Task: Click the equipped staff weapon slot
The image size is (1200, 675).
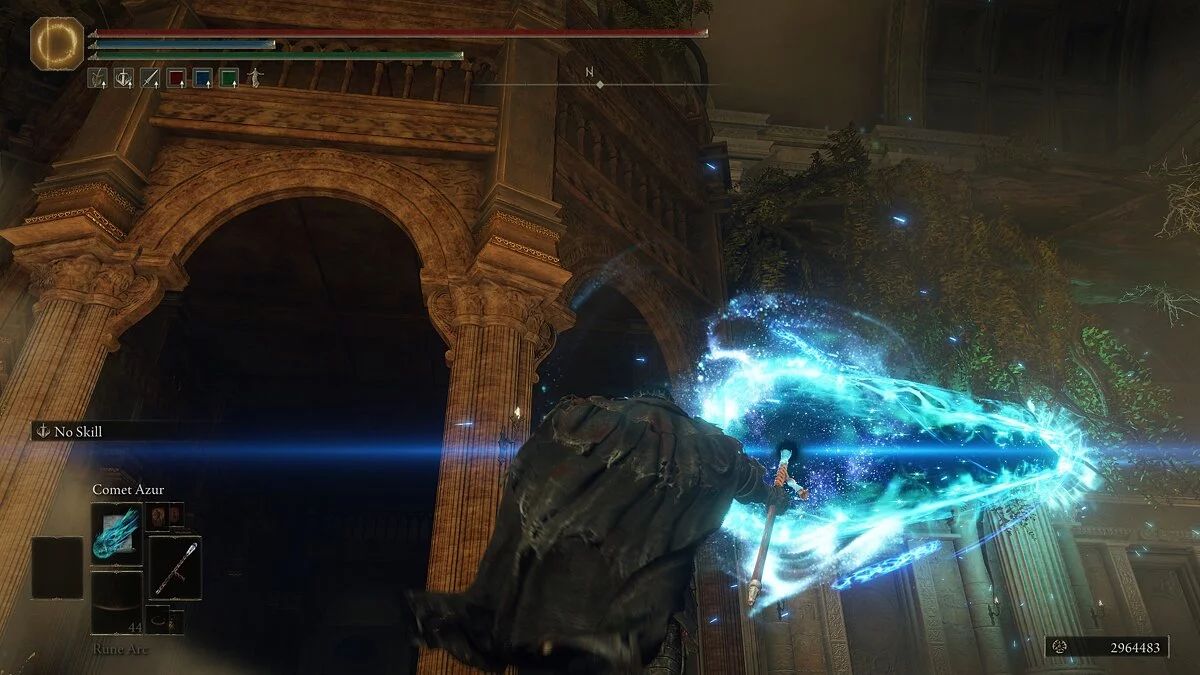Action: [175, 567]
